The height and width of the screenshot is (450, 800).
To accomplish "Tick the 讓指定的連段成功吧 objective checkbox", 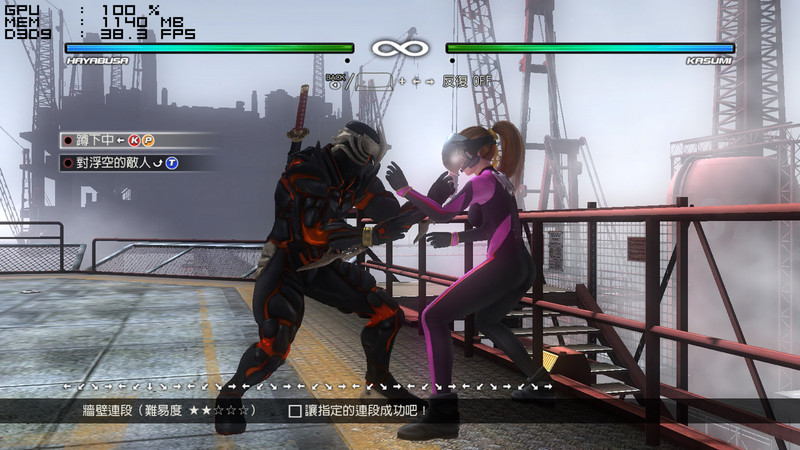I will coord(295,410).
